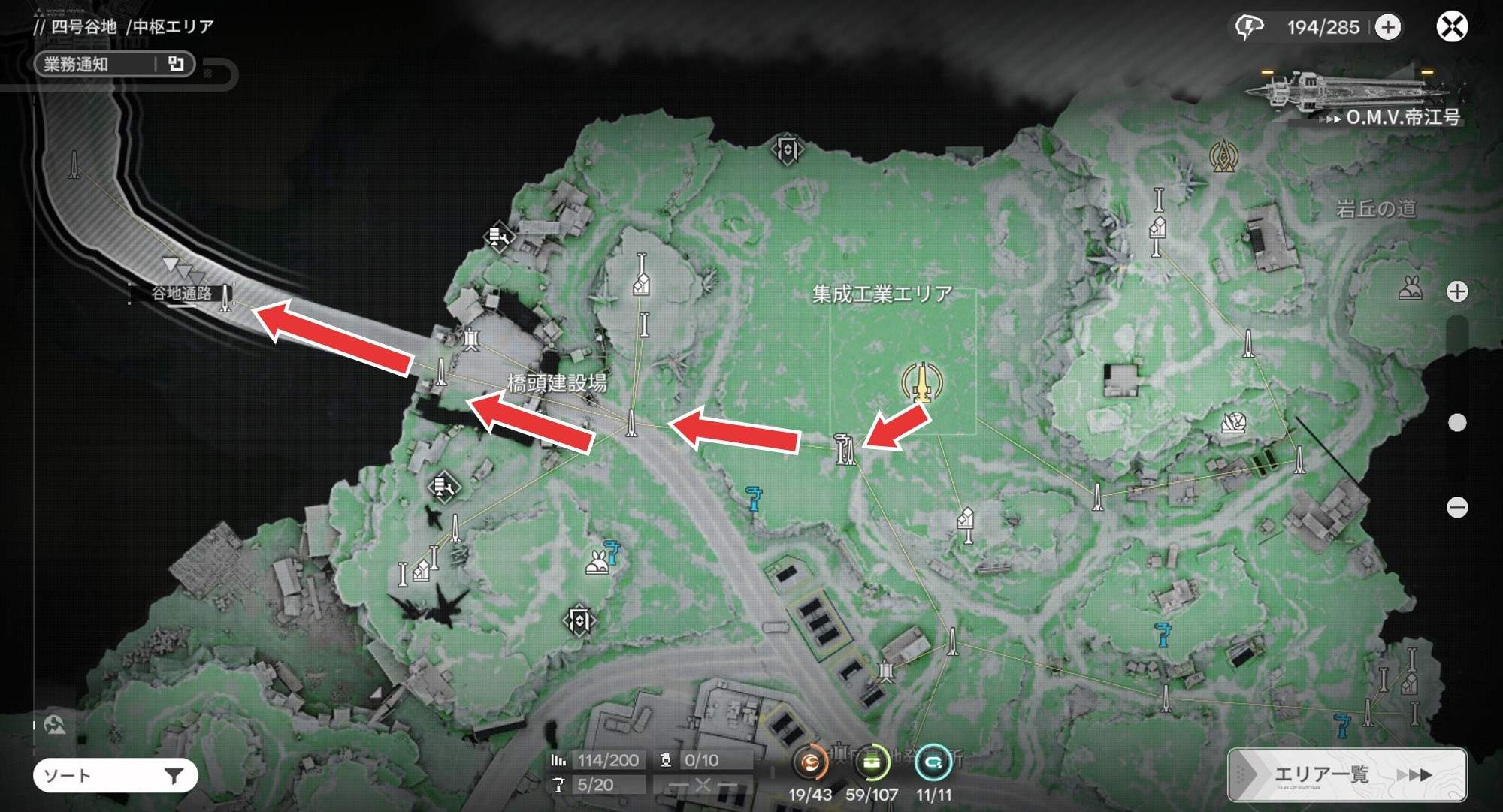Open the ソート filter dropdown
Viewport: 1503px width, 812px height.
coord(115,775)
